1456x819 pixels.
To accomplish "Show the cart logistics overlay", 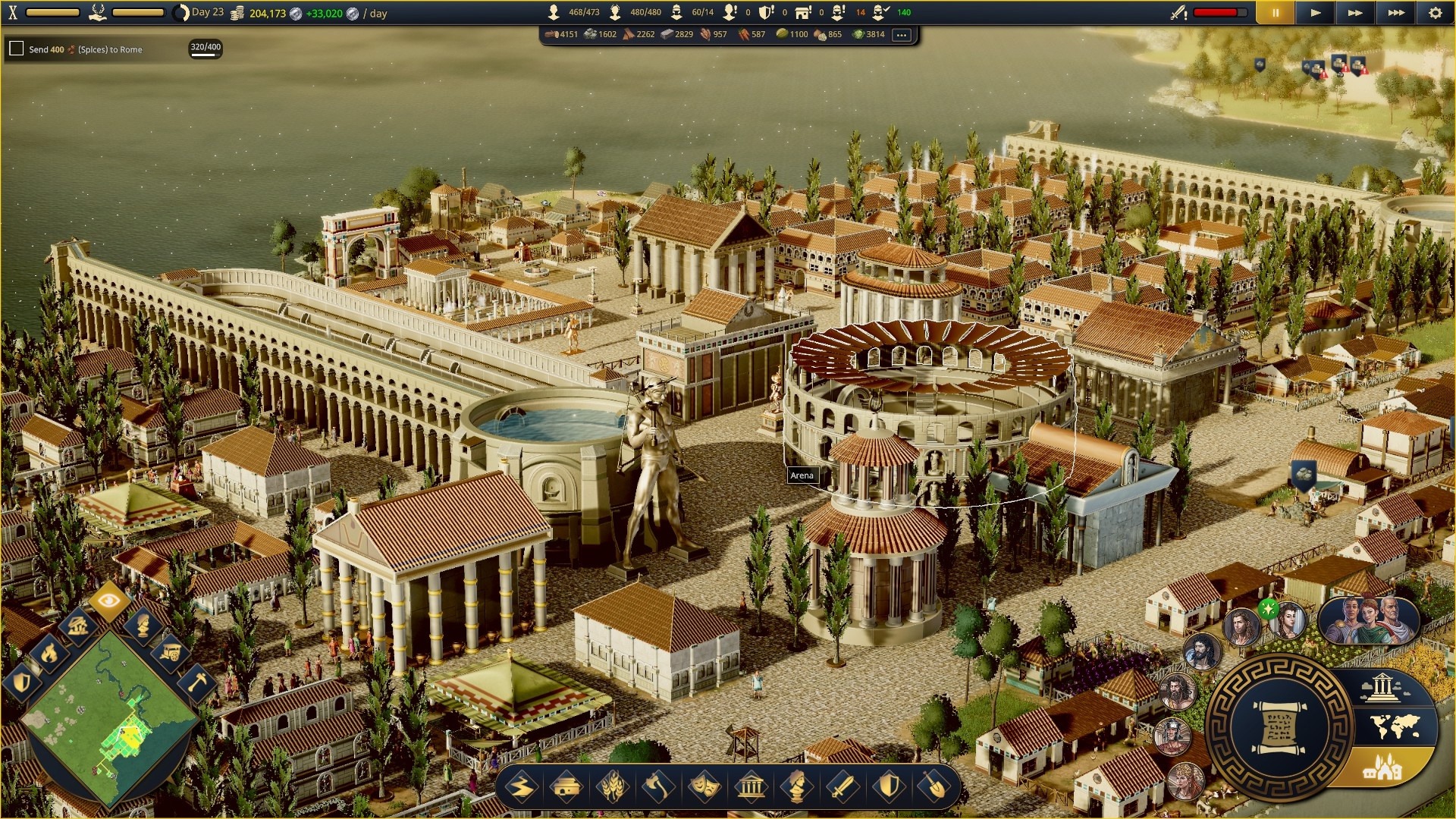I will [170, 651].
